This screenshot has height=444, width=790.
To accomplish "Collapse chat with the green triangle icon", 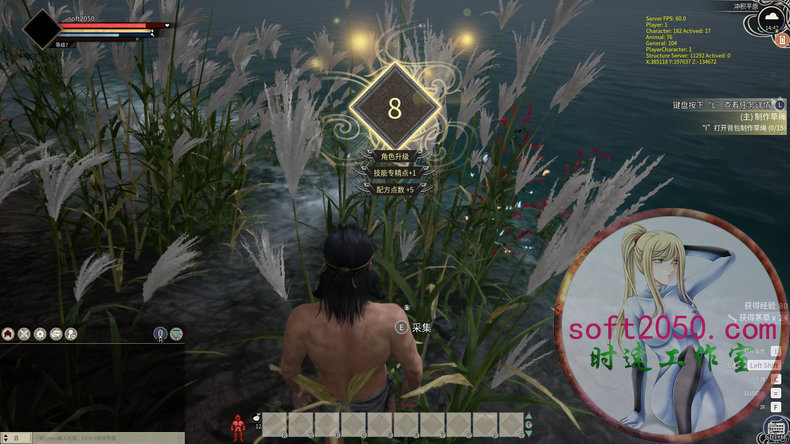I will click(176, 333).
